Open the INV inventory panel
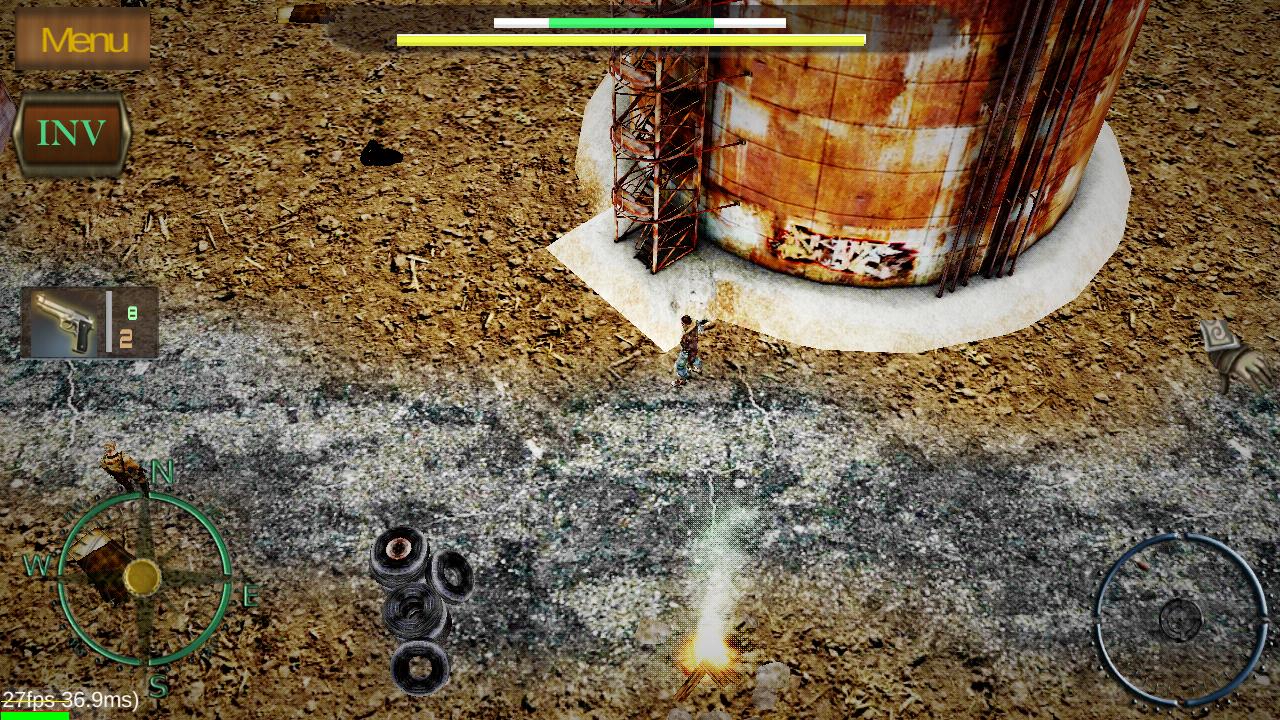Viewport: 1280px width, 720px height. (72, 130)
